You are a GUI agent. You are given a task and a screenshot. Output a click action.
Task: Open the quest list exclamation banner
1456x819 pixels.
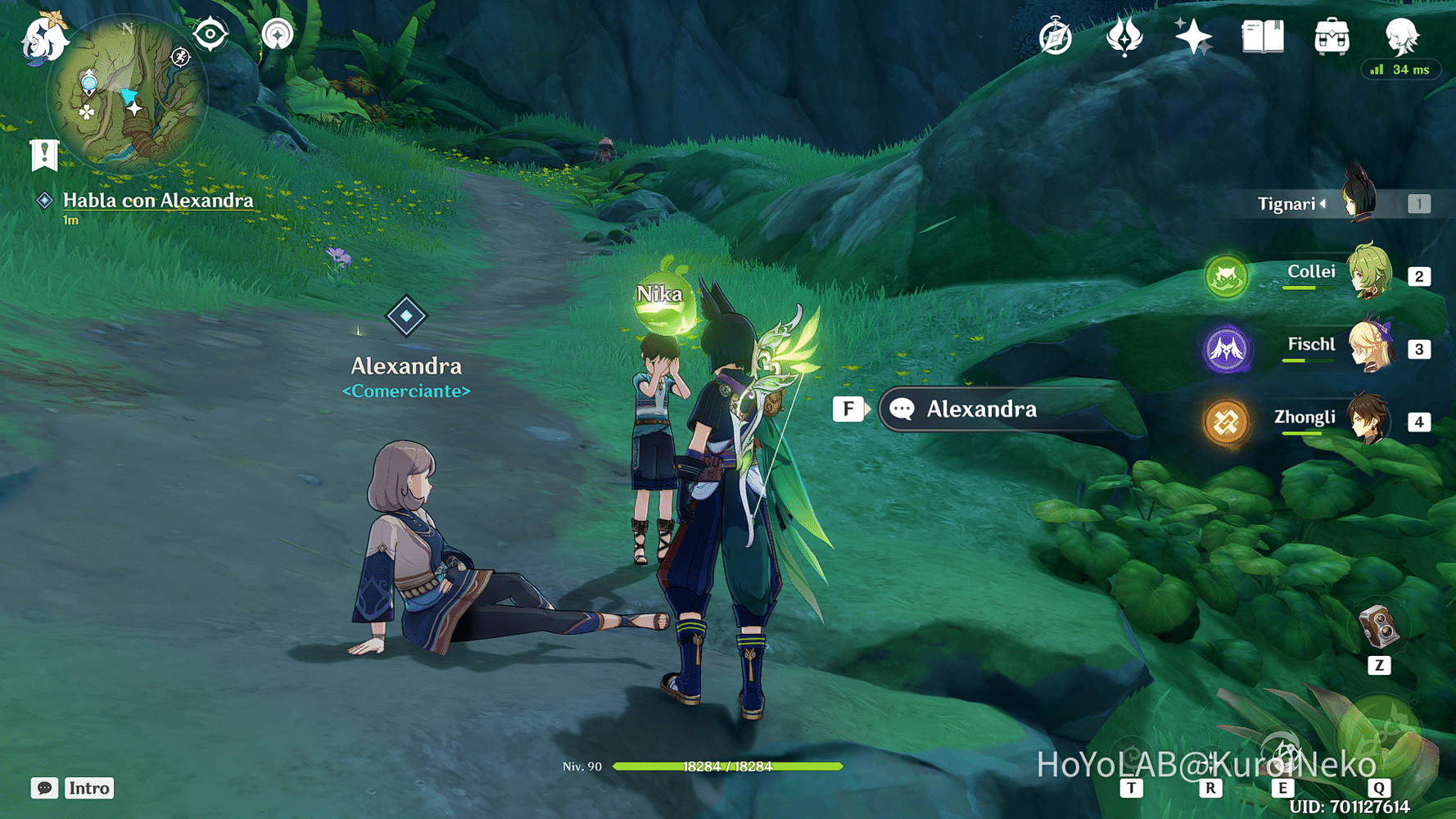pyautogui.click(x=44, y=154)
